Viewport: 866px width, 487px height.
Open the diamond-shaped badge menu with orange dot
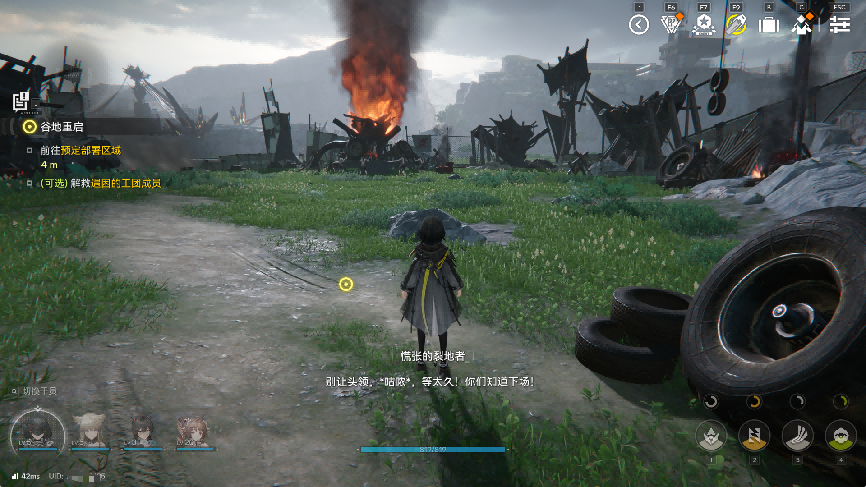click(671, 24)
